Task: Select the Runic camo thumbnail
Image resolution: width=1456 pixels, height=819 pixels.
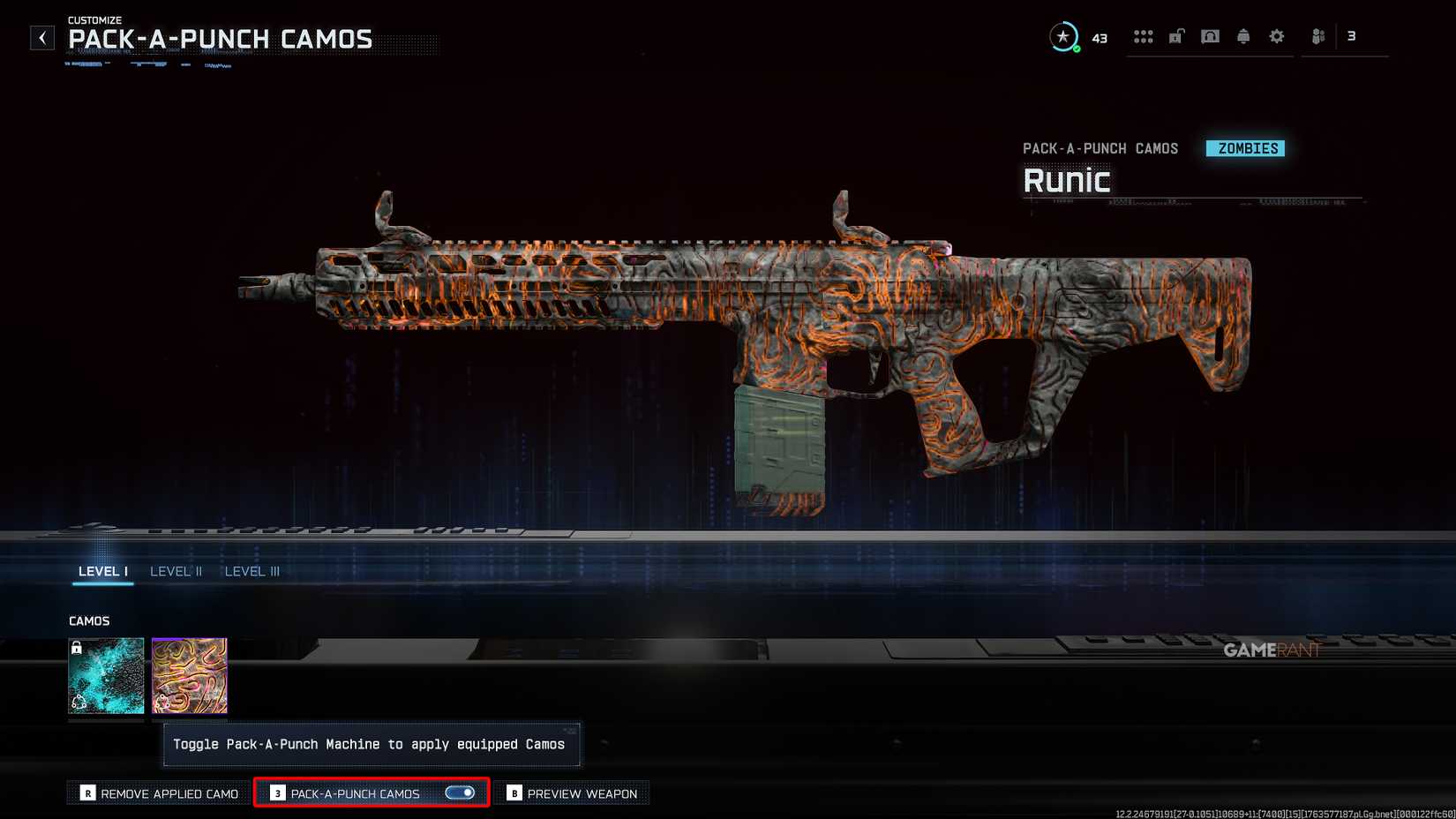Action: point(189,675)
